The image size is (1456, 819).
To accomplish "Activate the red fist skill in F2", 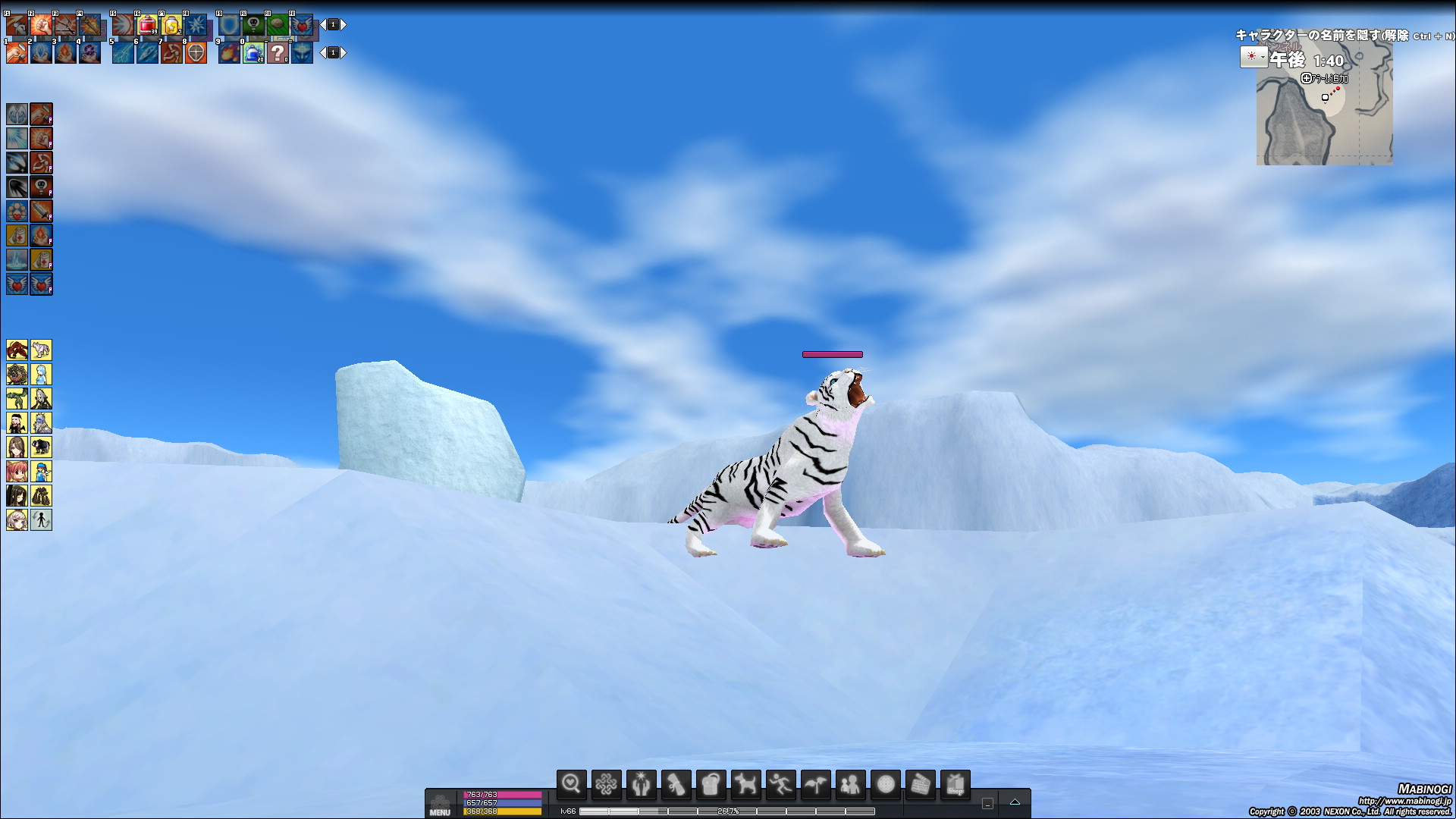I will point(41,26).
